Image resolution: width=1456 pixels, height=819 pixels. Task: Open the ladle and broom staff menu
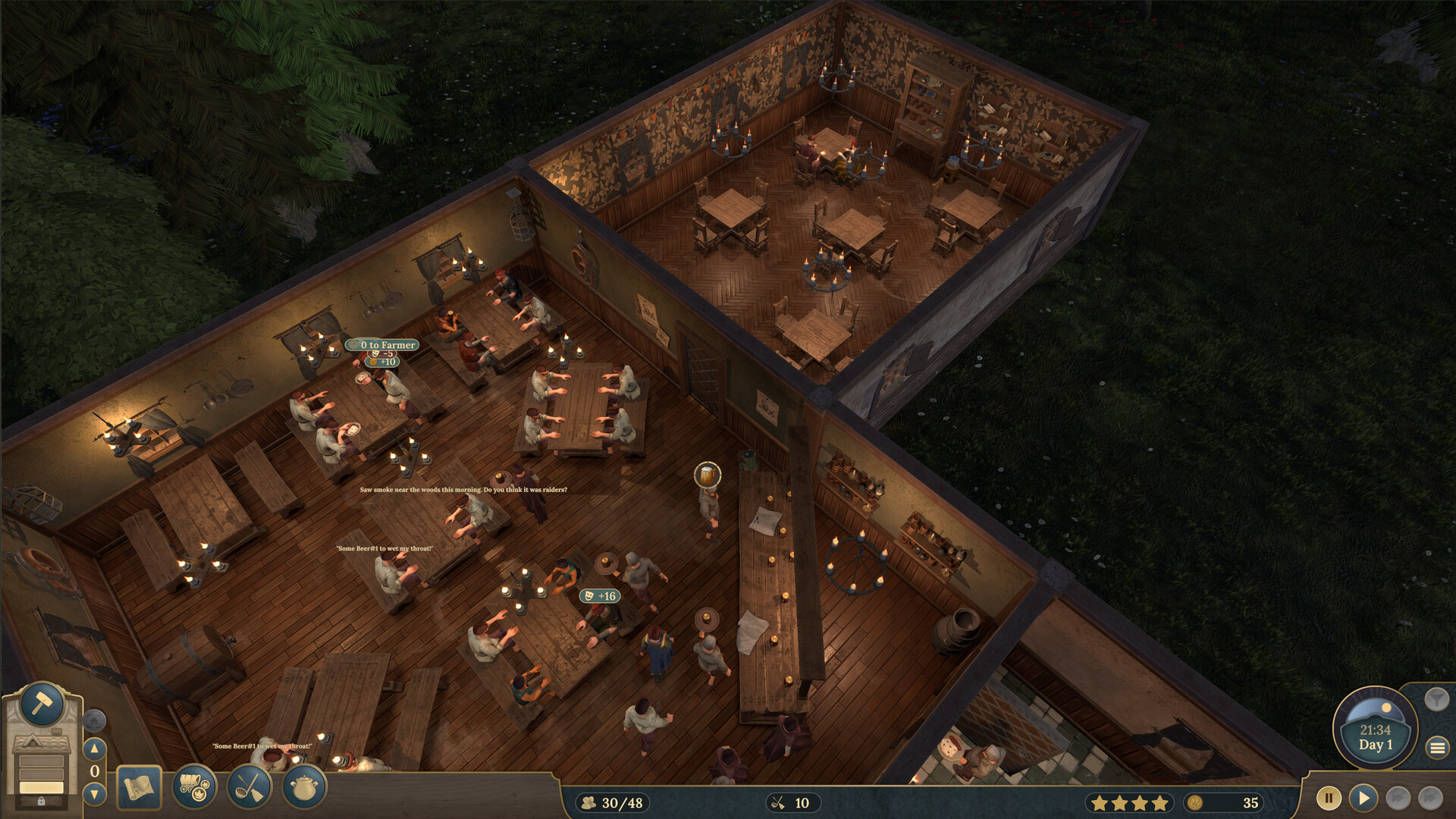coord(249,787)
